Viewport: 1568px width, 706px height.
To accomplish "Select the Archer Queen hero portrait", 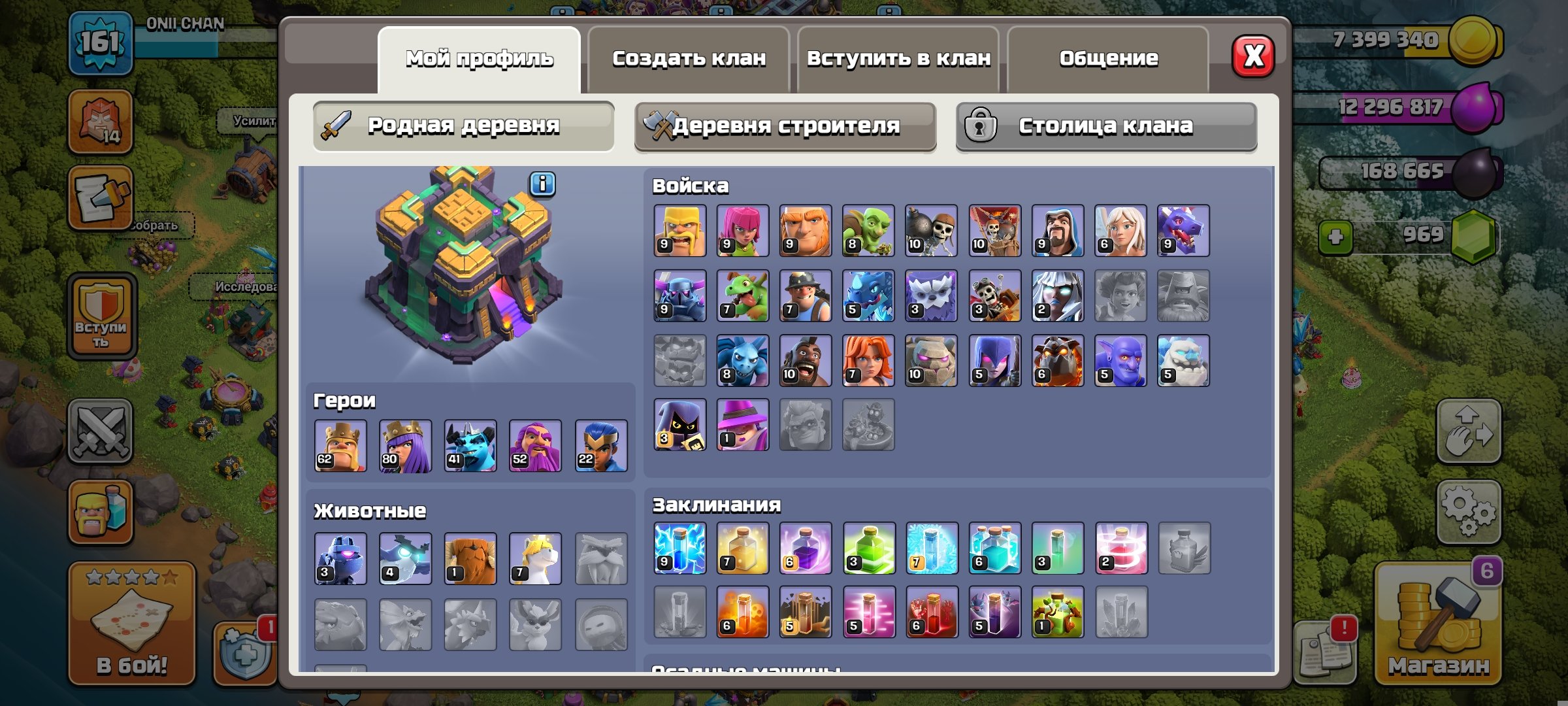I will click(x=406, y=447).
